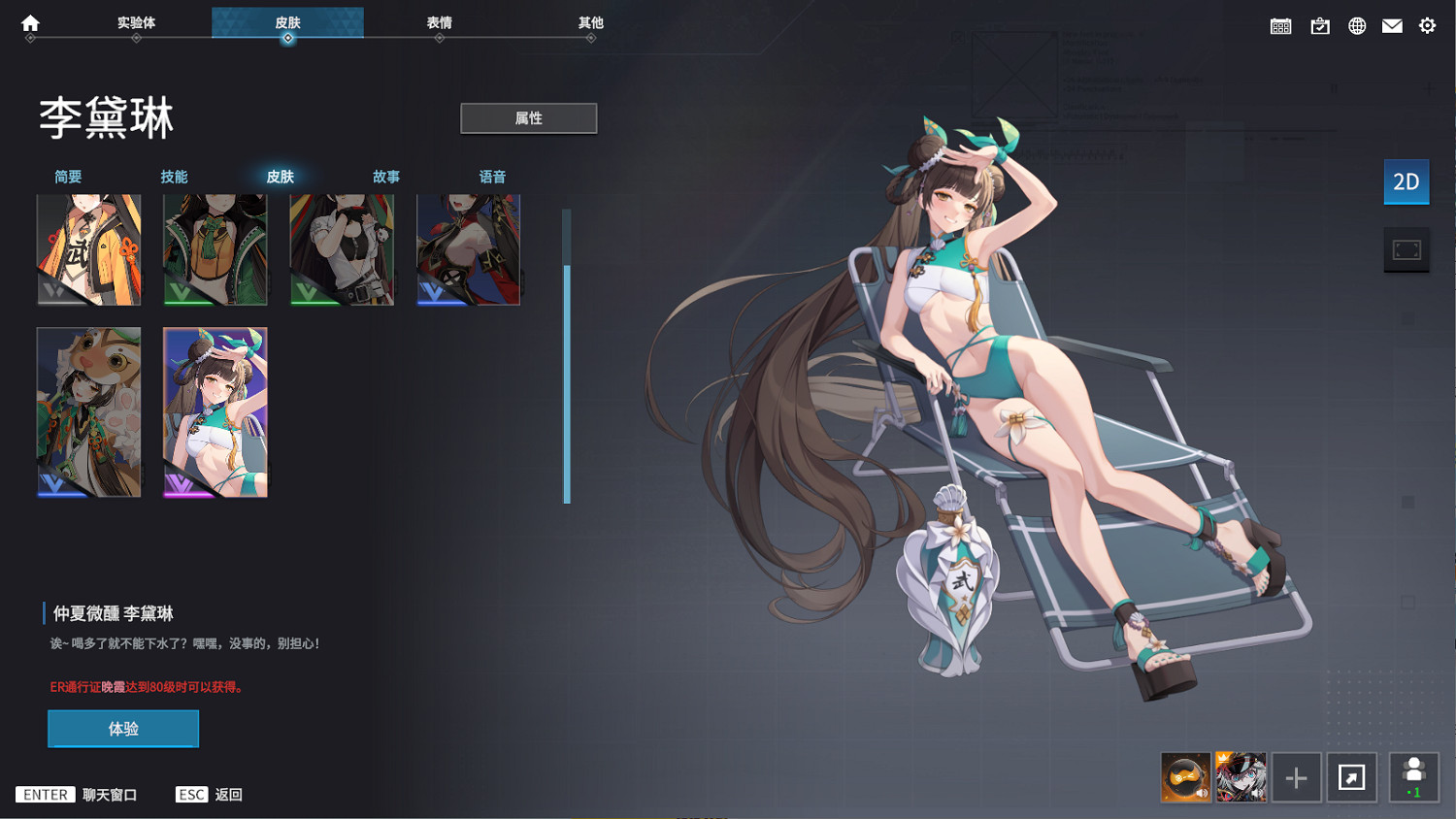Open the tasks clipboard icon
Viewport: 1456px width, 819px height.
1320,25
